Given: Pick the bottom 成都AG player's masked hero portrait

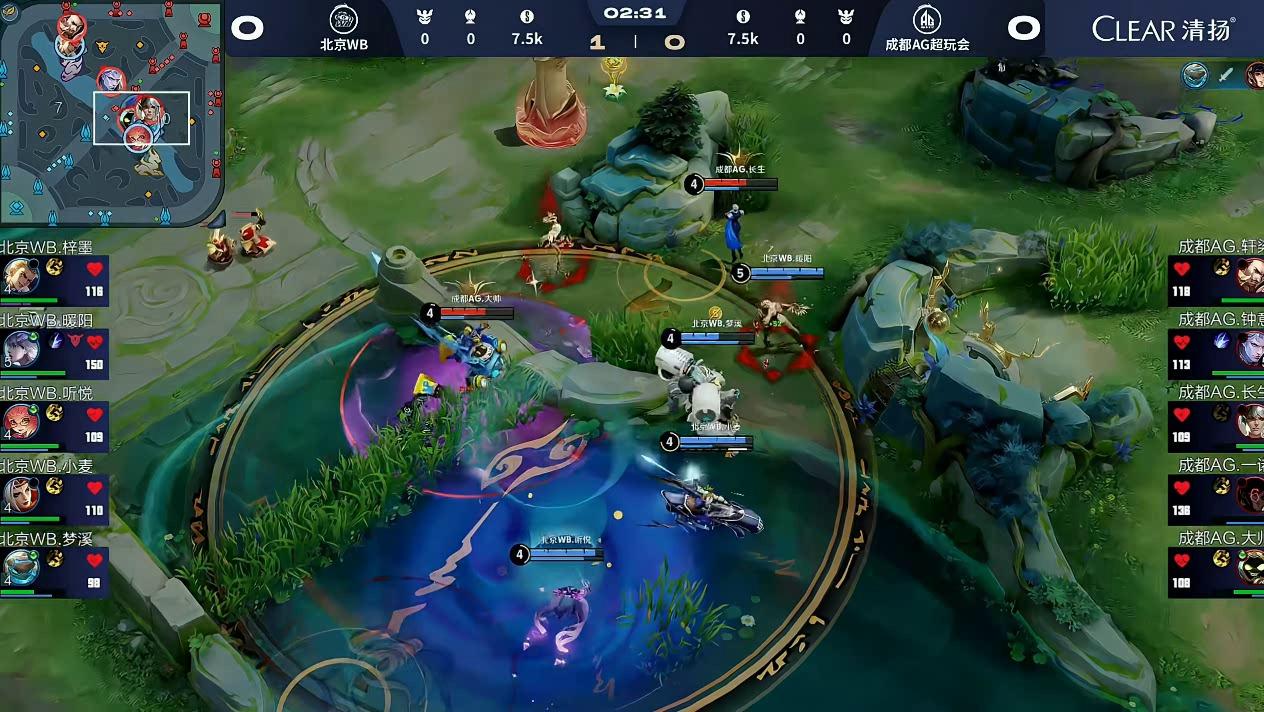Looking at the screenshot, I should coord(1250,567).
